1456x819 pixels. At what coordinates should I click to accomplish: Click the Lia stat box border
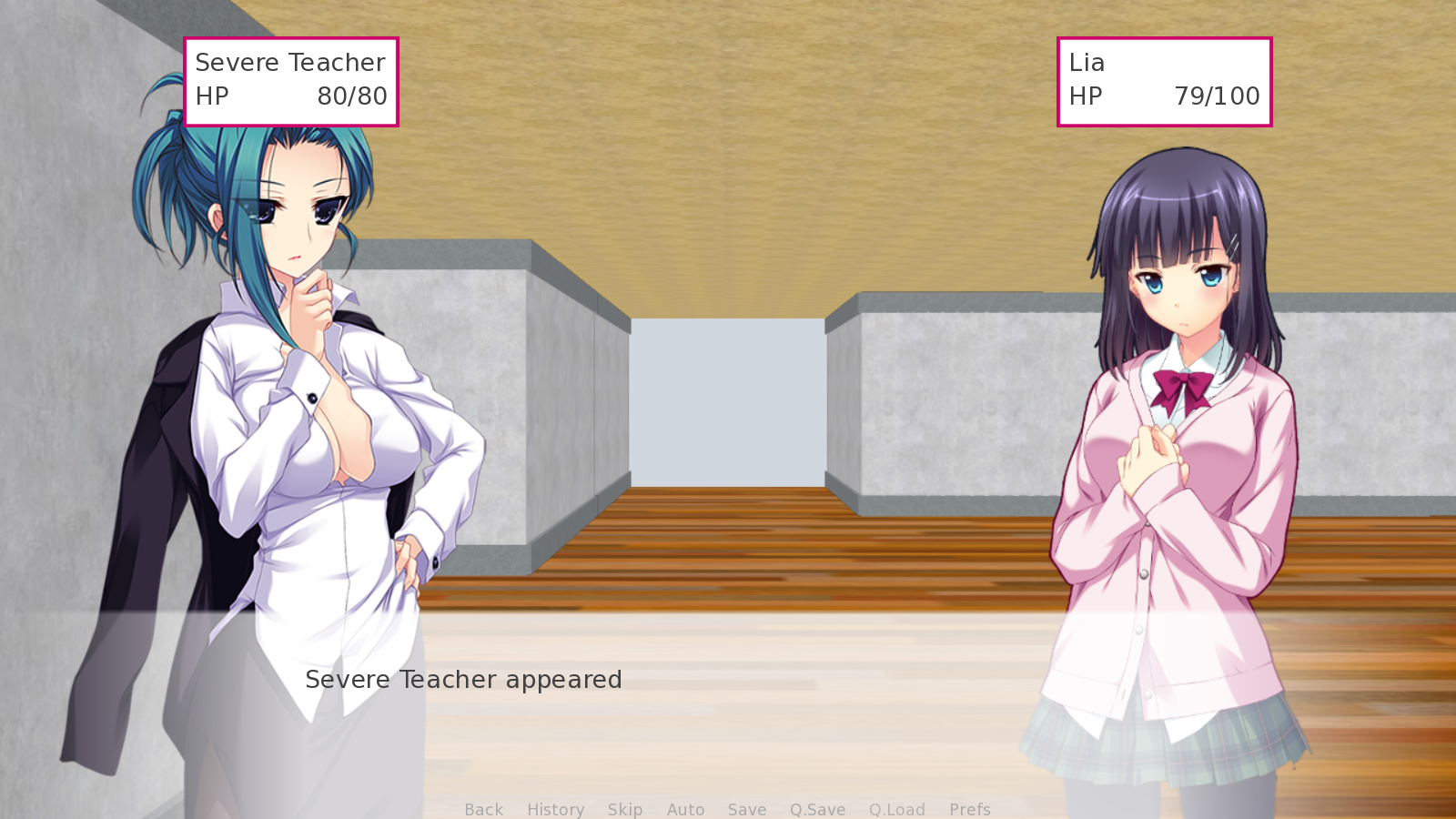[1165, 38]
